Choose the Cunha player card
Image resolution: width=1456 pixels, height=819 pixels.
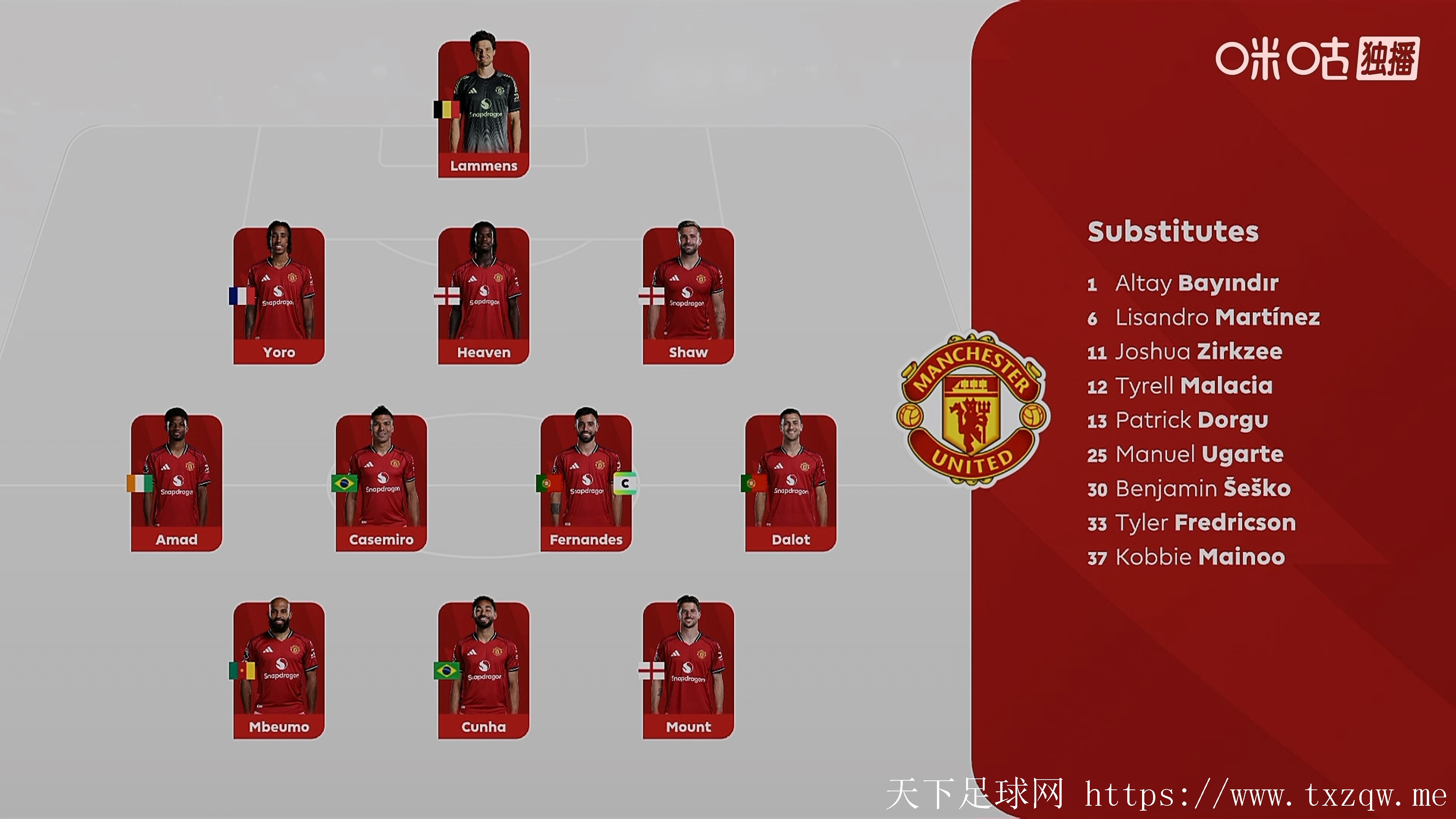coord(483,670)
